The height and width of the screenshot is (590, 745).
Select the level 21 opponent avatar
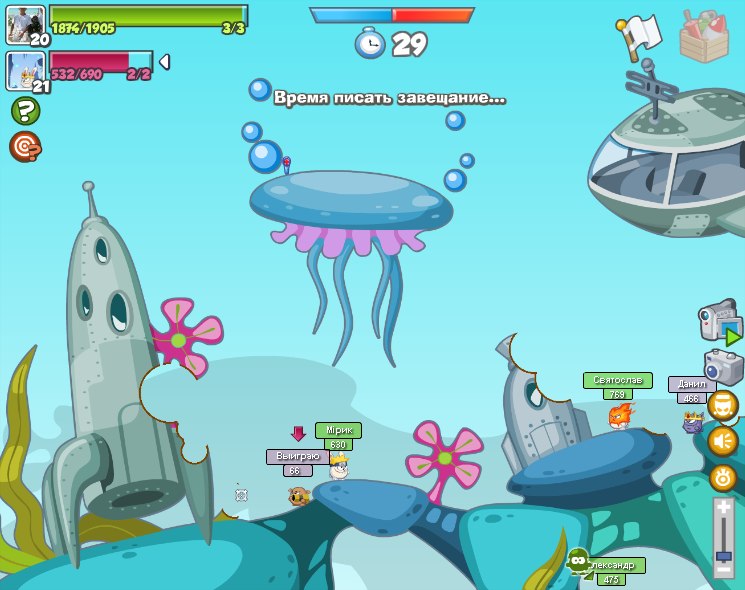pos(25,71)
